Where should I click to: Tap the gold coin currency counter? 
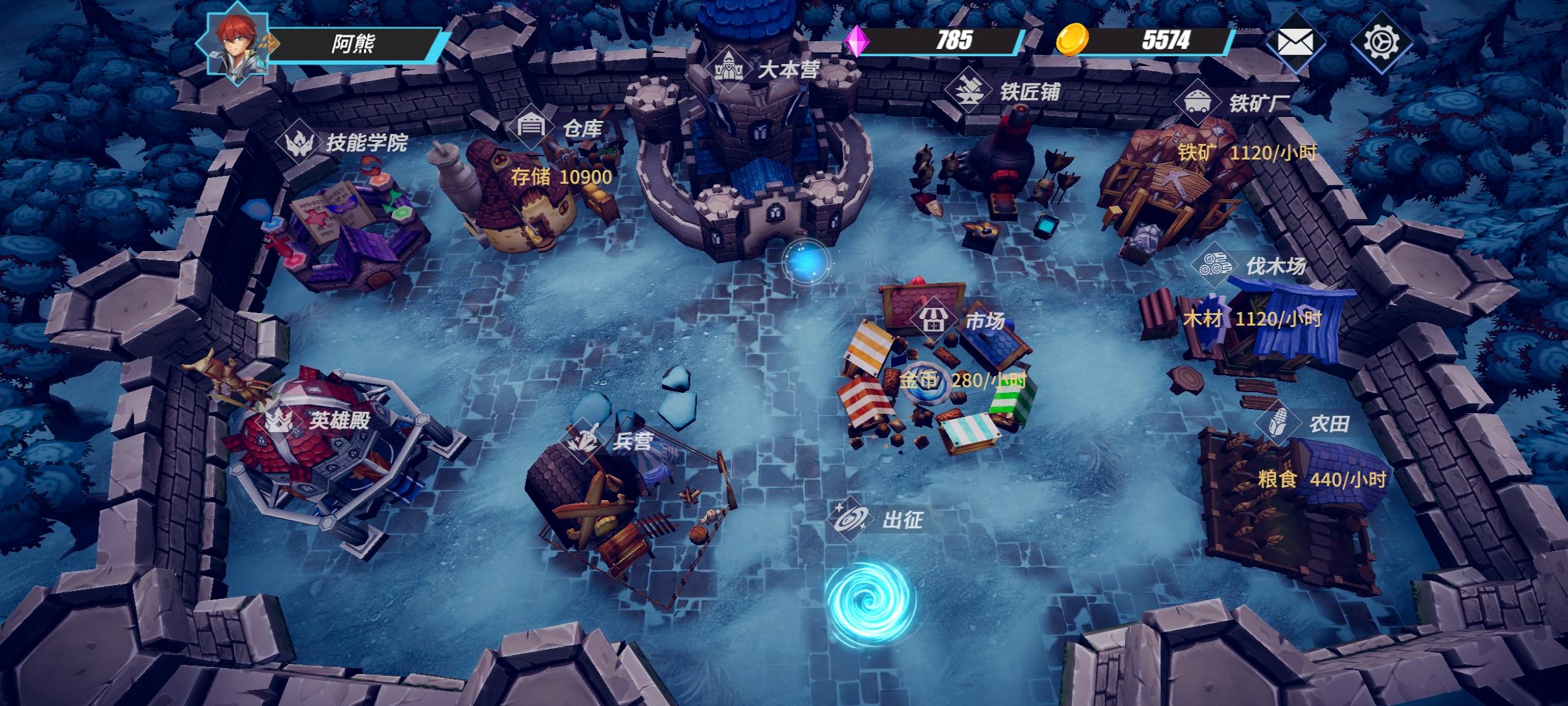point(1145,41)
